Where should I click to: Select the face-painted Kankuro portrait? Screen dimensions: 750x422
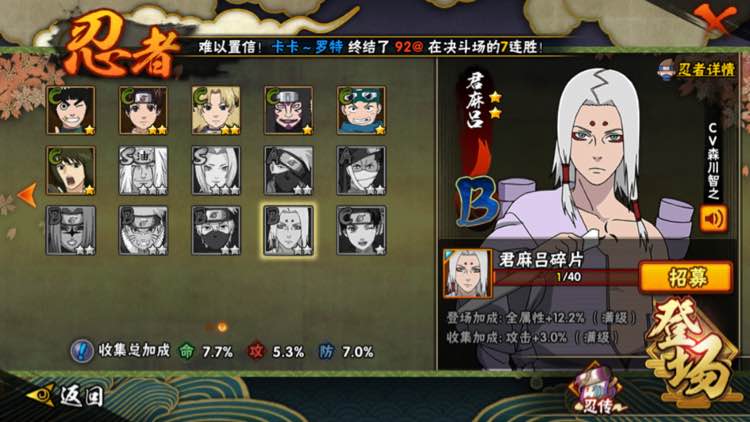[288, 111]
